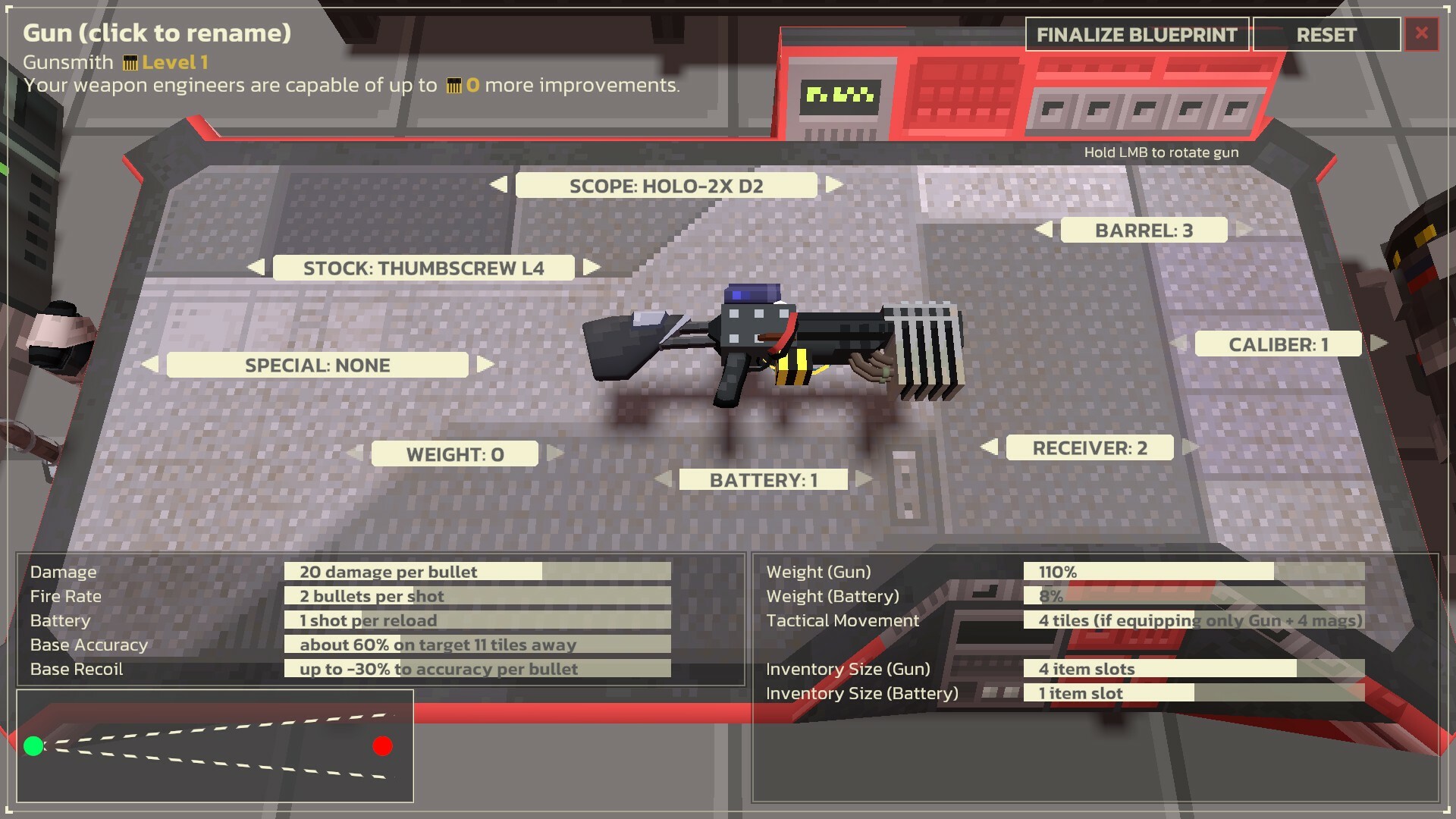Step CALIBER: 1 to the next caliber
Viewport: 1456px width, 819px height.
tap(1380, 343)
